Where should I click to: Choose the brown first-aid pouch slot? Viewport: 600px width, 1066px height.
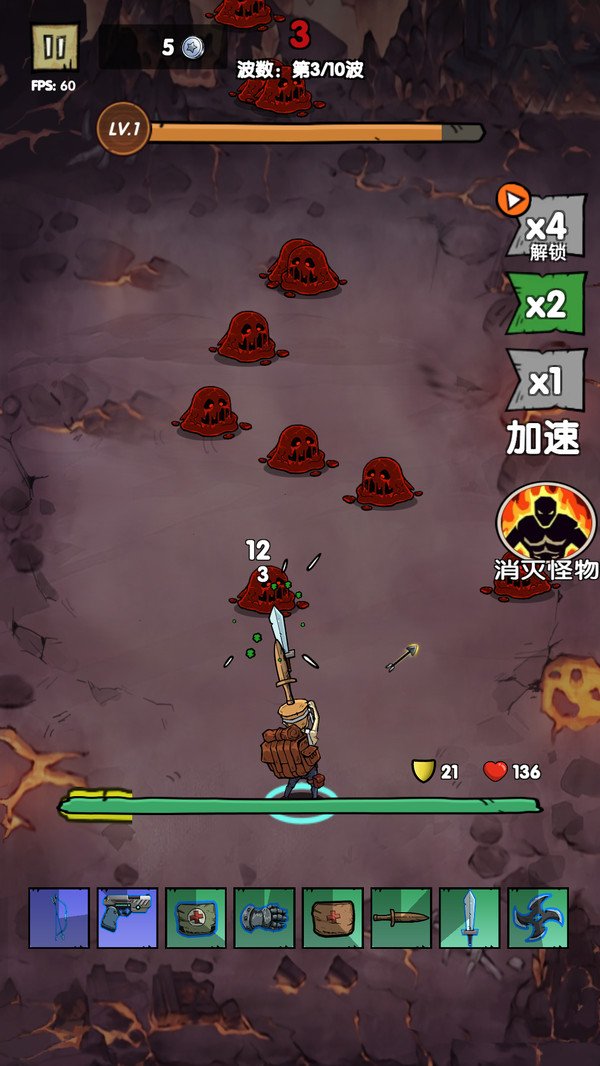[333, 918]
